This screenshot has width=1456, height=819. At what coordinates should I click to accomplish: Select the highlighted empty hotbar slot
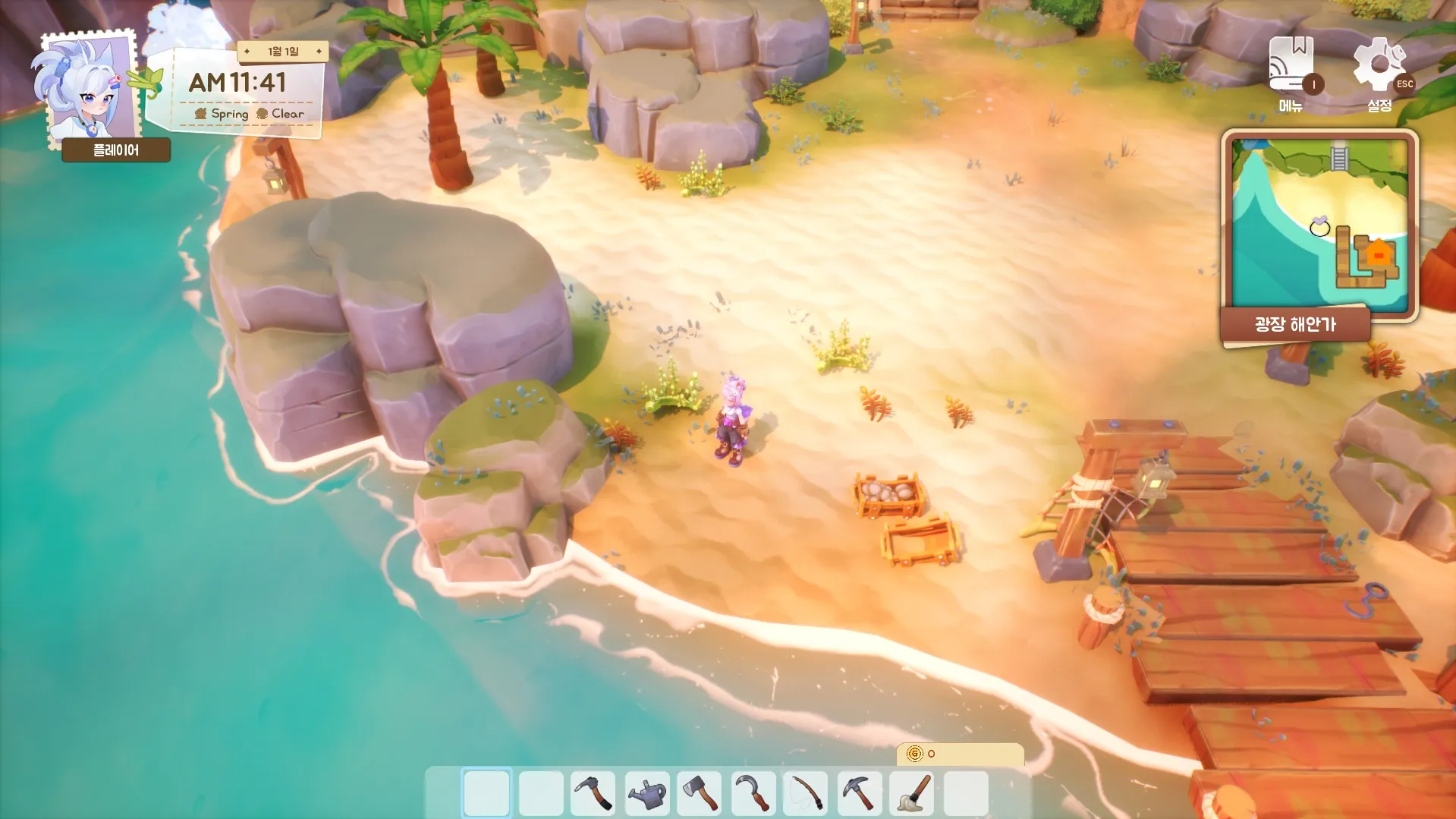tap(487, 793)
